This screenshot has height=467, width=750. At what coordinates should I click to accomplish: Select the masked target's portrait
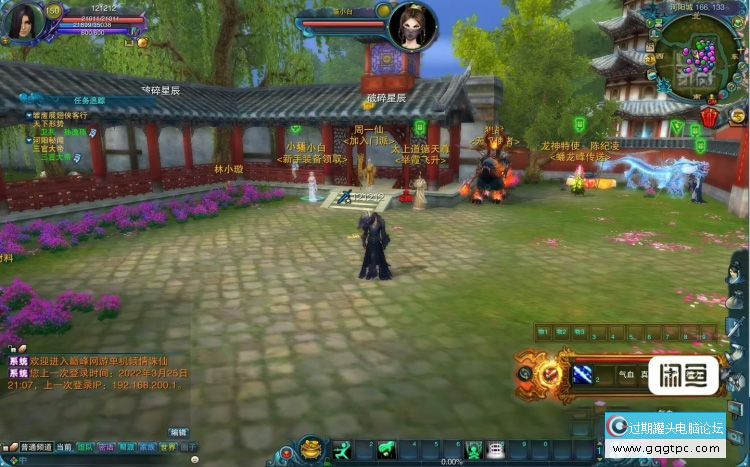coord(412,25)
